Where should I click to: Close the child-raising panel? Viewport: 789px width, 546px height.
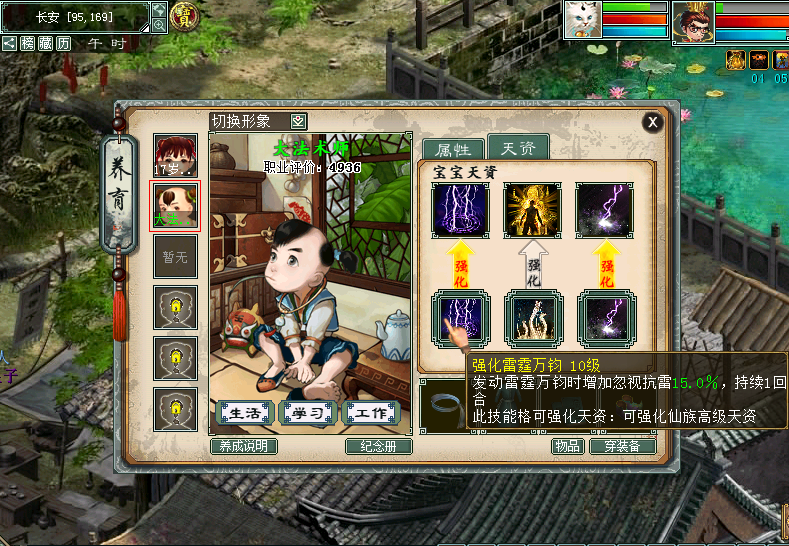tap(652, 122)
